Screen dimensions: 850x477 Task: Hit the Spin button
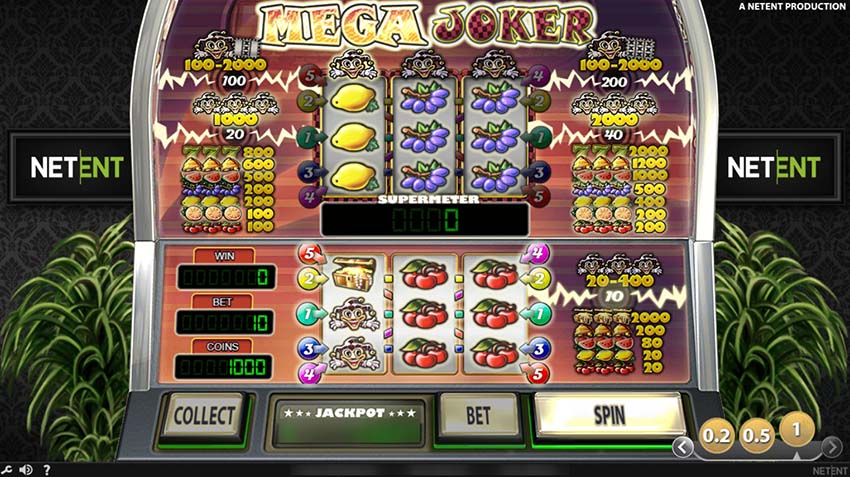pos(608,413)
